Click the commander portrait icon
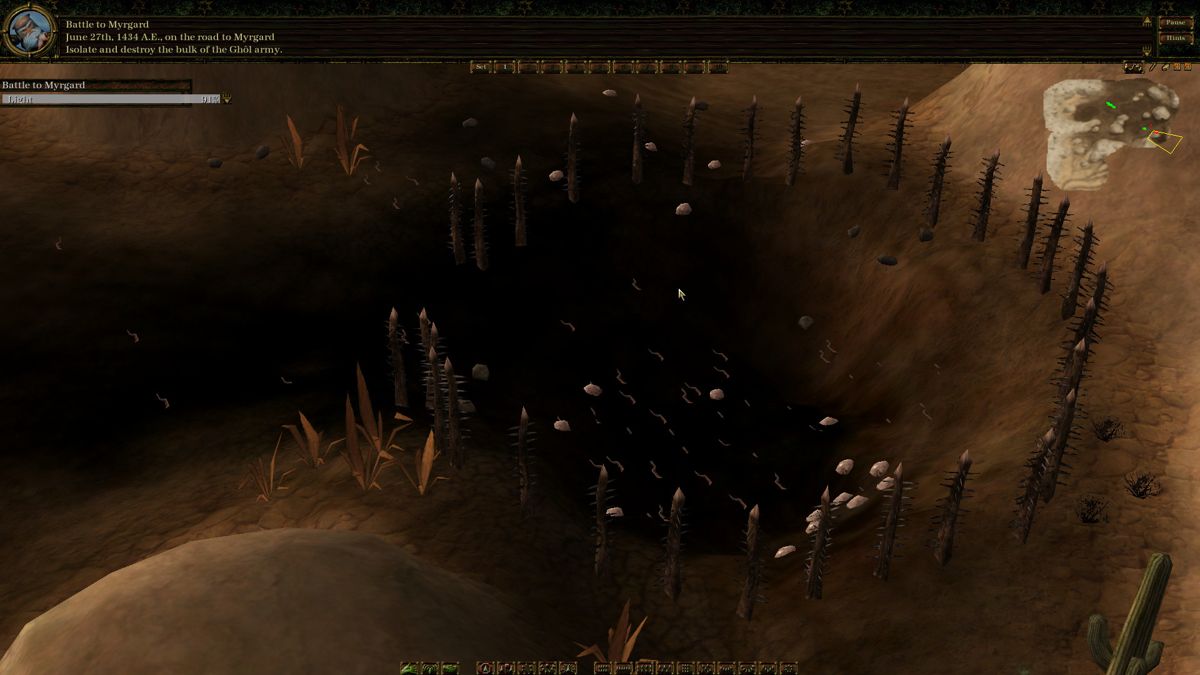 (29, 30)
